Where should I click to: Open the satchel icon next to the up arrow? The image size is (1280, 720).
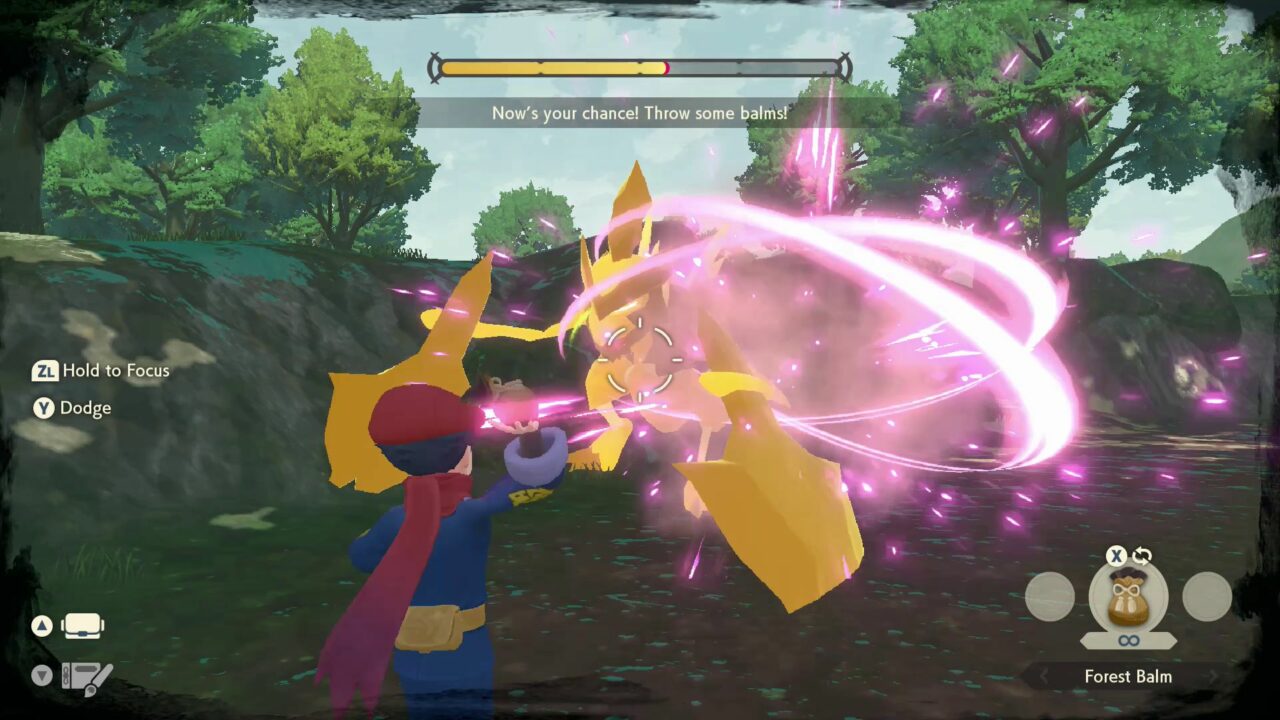coord(82,624)
